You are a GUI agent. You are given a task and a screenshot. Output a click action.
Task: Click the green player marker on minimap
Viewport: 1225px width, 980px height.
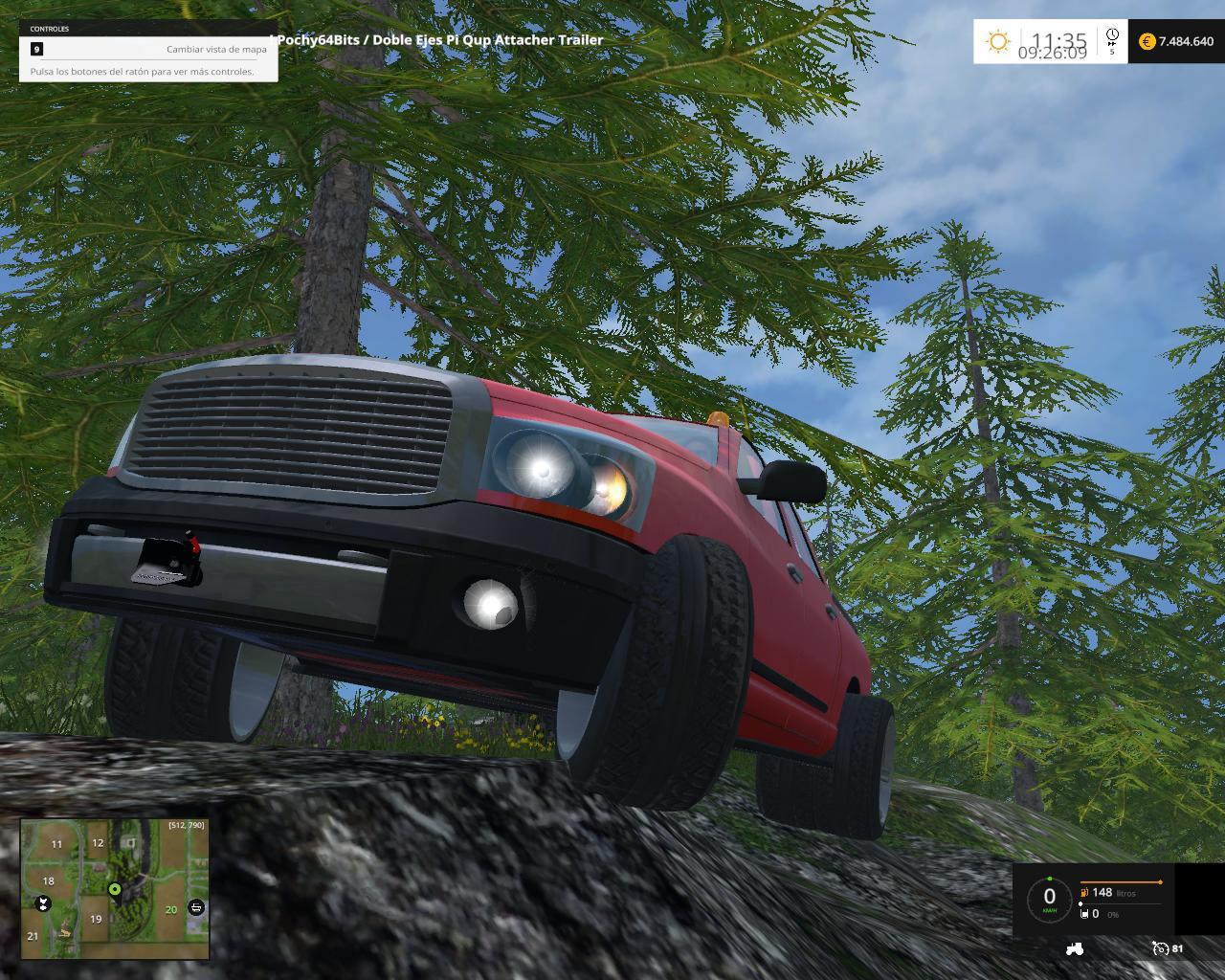pos(115,890)
